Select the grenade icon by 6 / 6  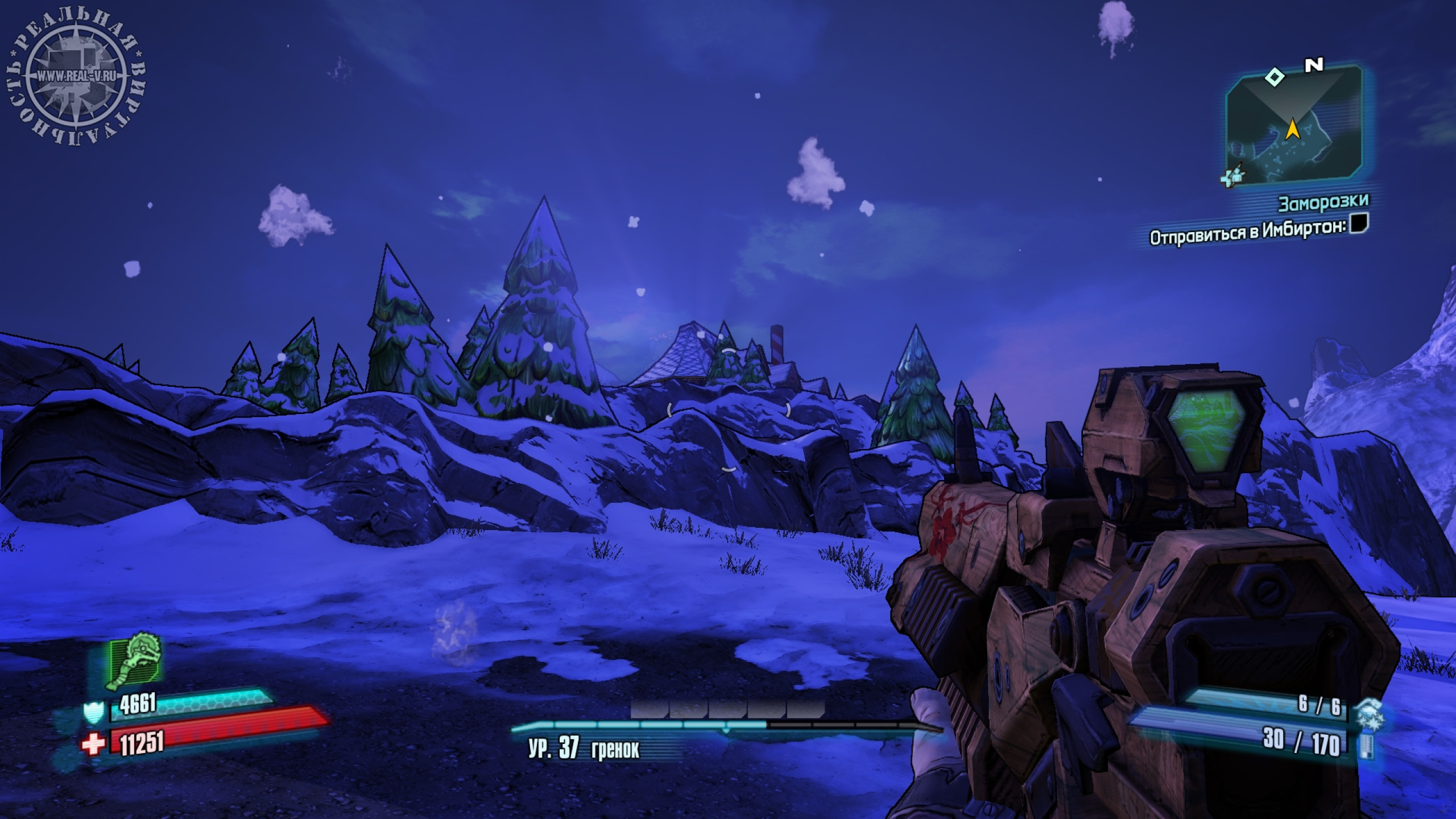pos(1369,711)
